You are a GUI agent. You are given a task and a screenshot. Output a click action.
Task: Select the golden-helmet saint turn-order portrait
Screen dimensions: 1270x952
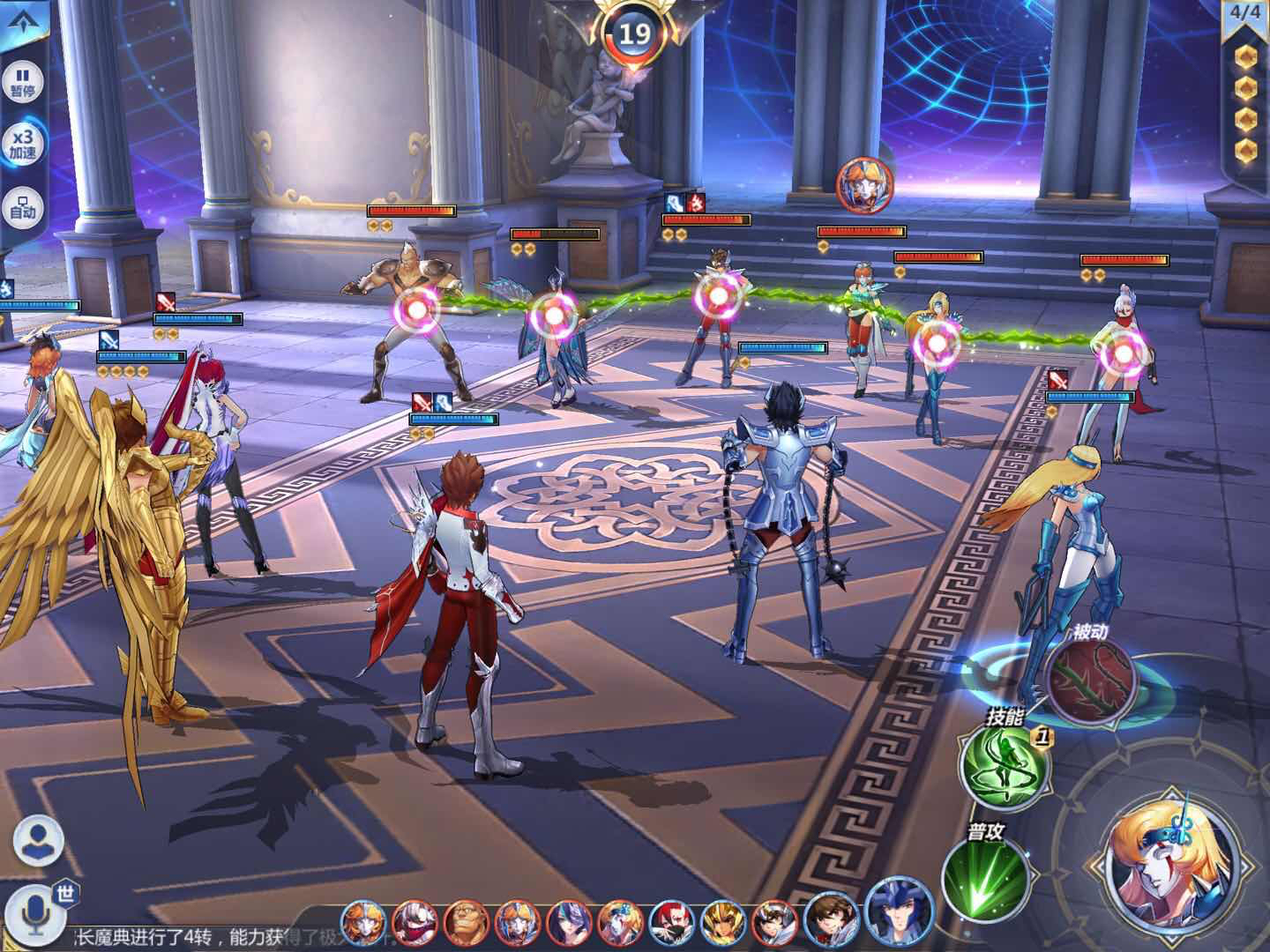(724, 922)
